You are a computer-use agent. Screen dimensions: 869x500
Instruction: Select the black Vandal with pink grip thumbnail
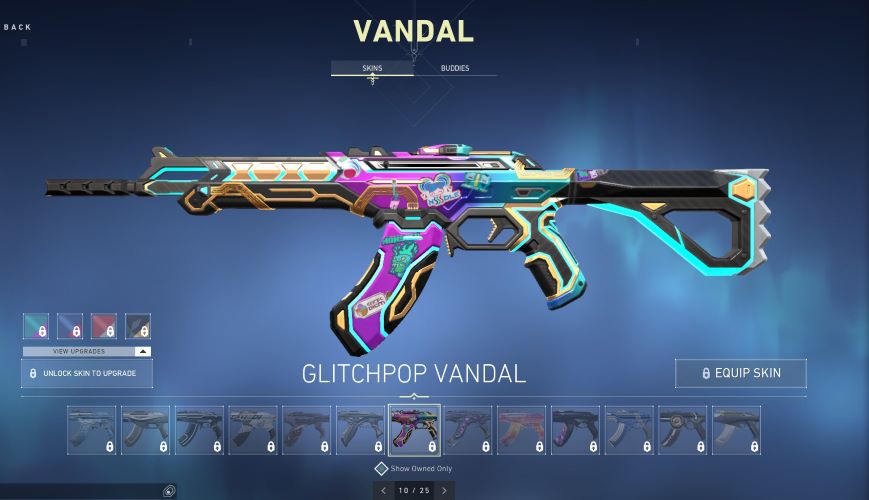[x=575, y=430]
